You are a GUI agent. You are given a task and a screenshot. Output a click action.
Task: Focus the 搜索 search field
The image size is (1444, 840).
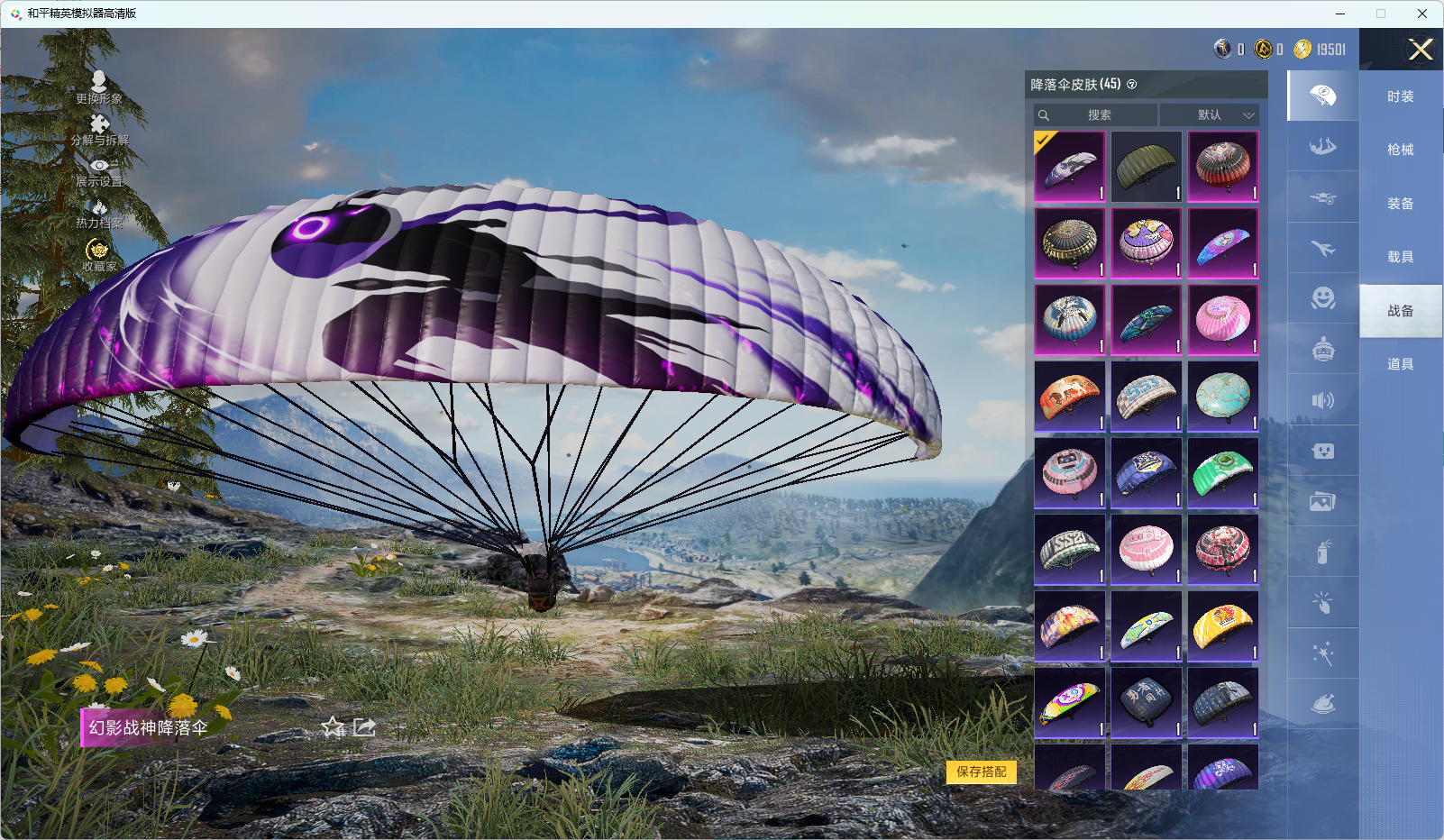pyautogui.click(x=1097, y=115)
